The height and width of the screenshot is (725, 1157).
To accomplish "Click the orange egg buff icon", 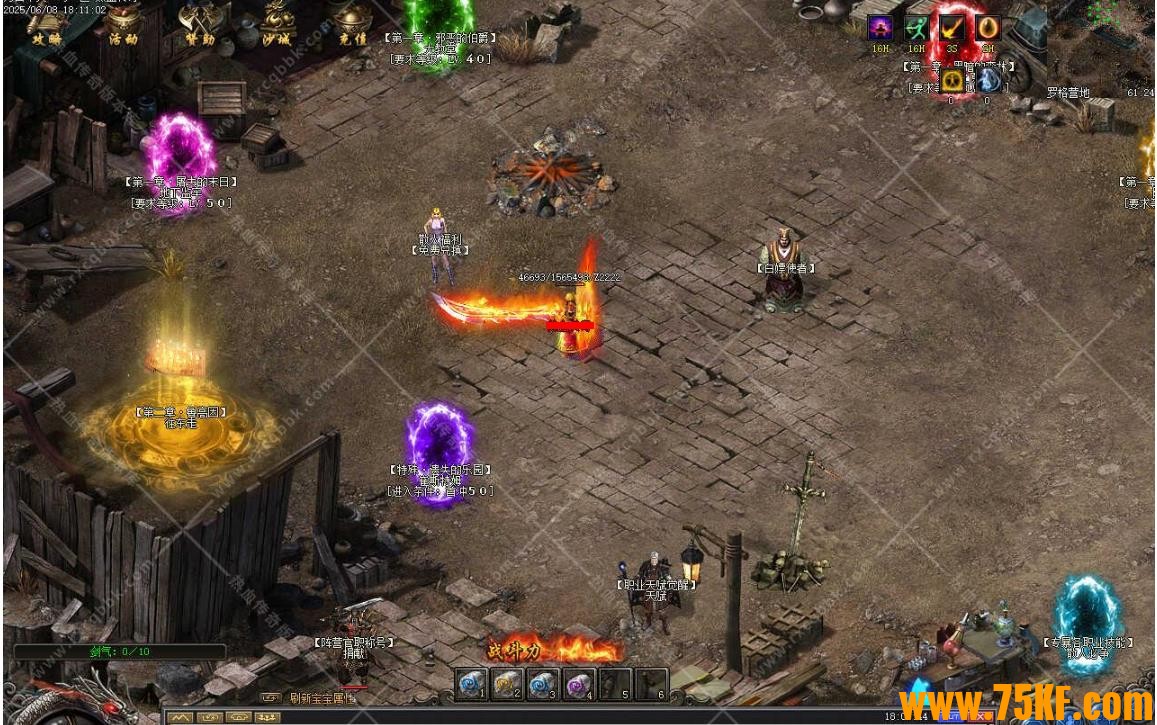I will (x=988, y=28).
